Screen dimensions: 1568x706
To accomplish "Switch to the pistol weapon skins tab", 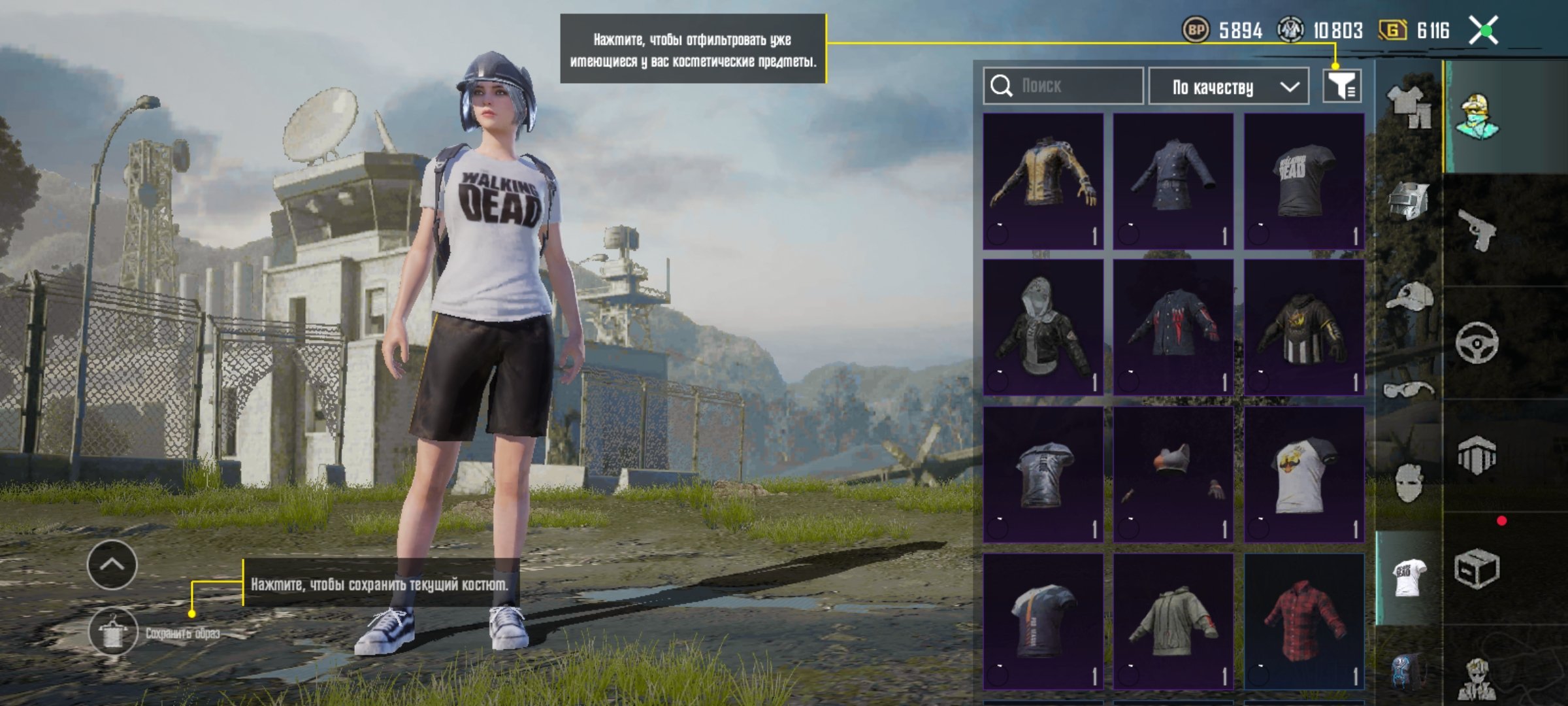I will pyautogui.click(x=1478, y=229).
